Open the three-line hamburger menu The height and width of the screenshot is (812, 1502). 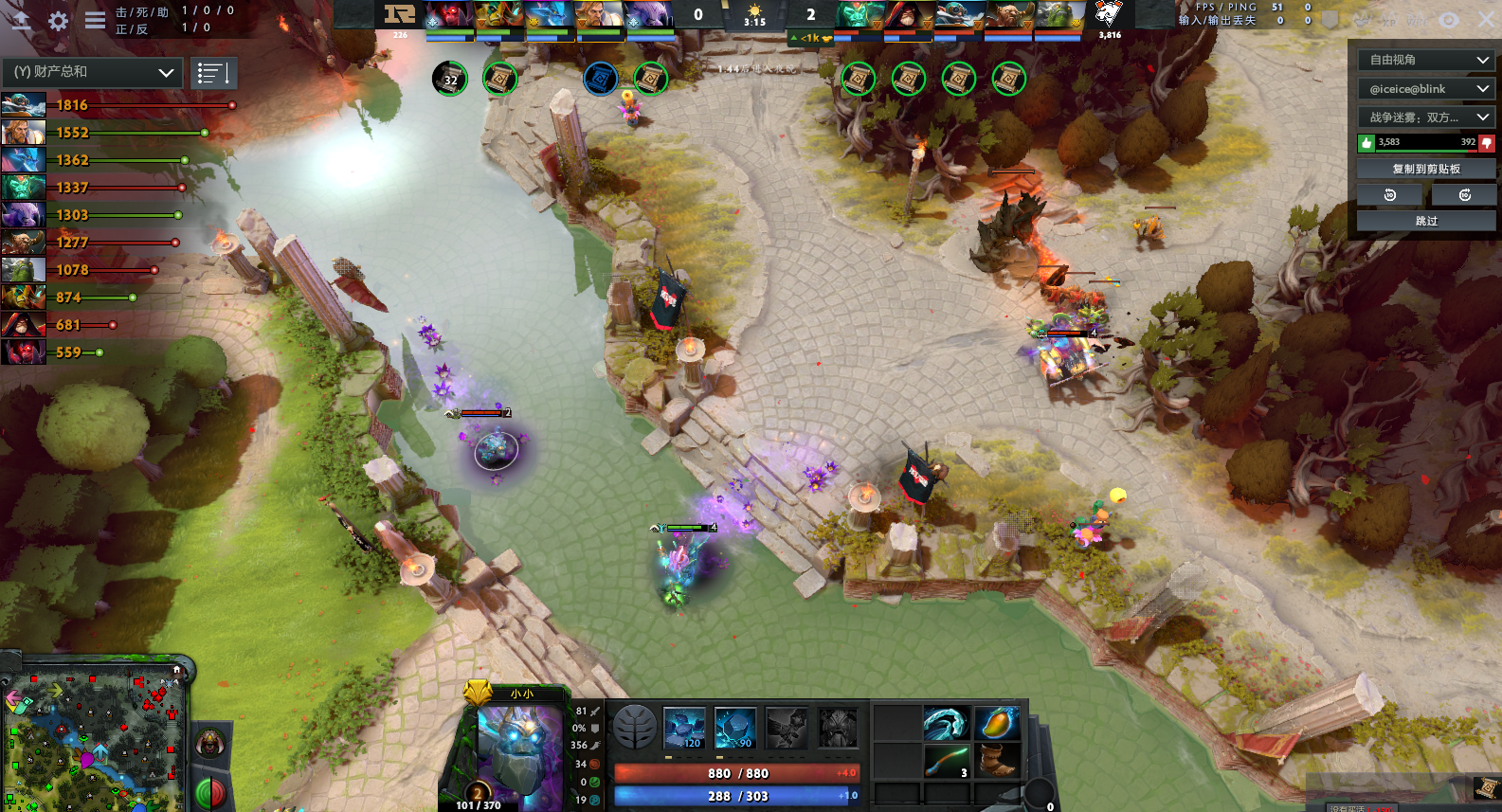click(x=95, y=20)
